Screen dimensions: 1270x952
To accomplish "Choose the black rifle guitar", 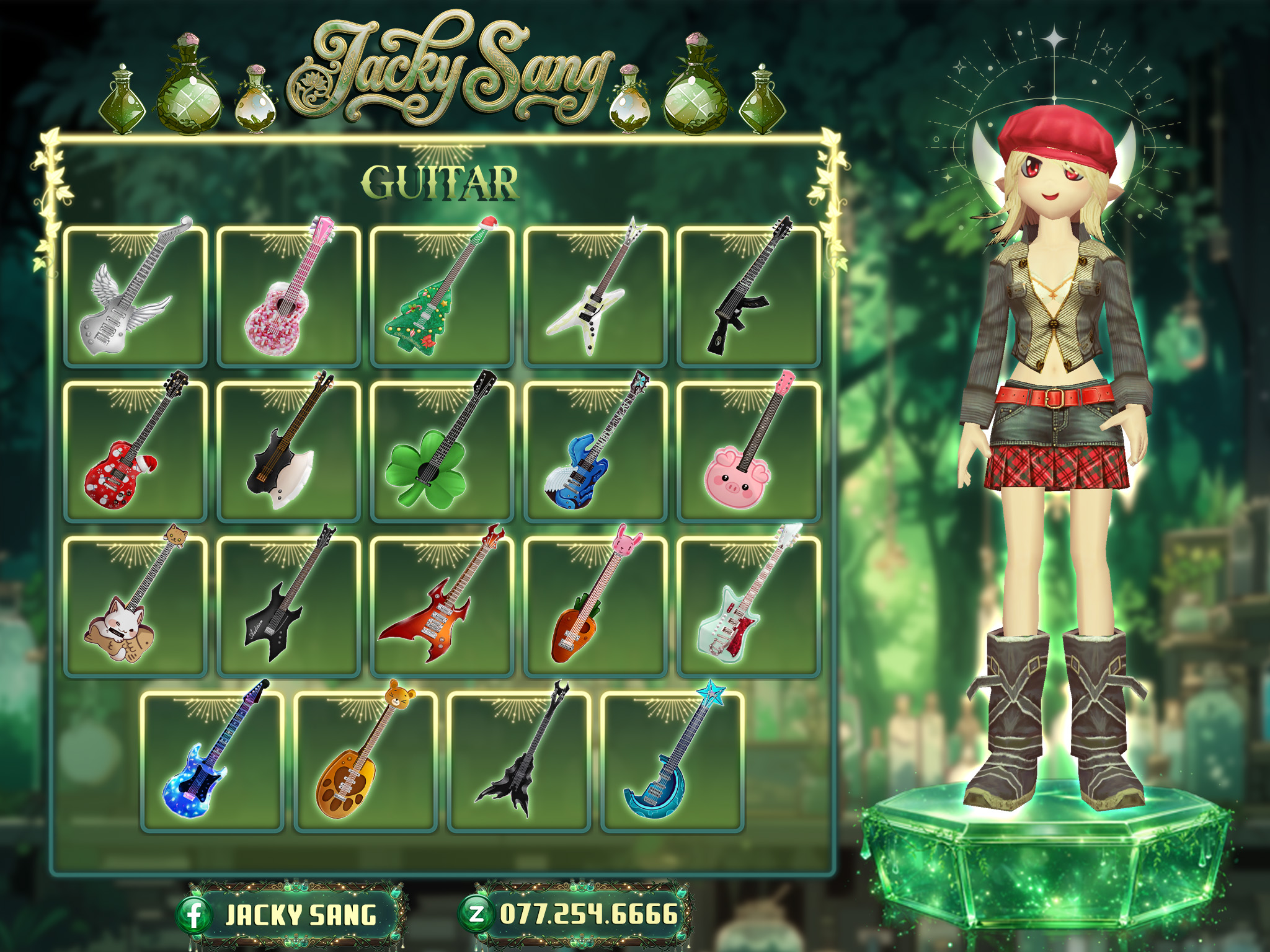I will click(x=748, y=296).
